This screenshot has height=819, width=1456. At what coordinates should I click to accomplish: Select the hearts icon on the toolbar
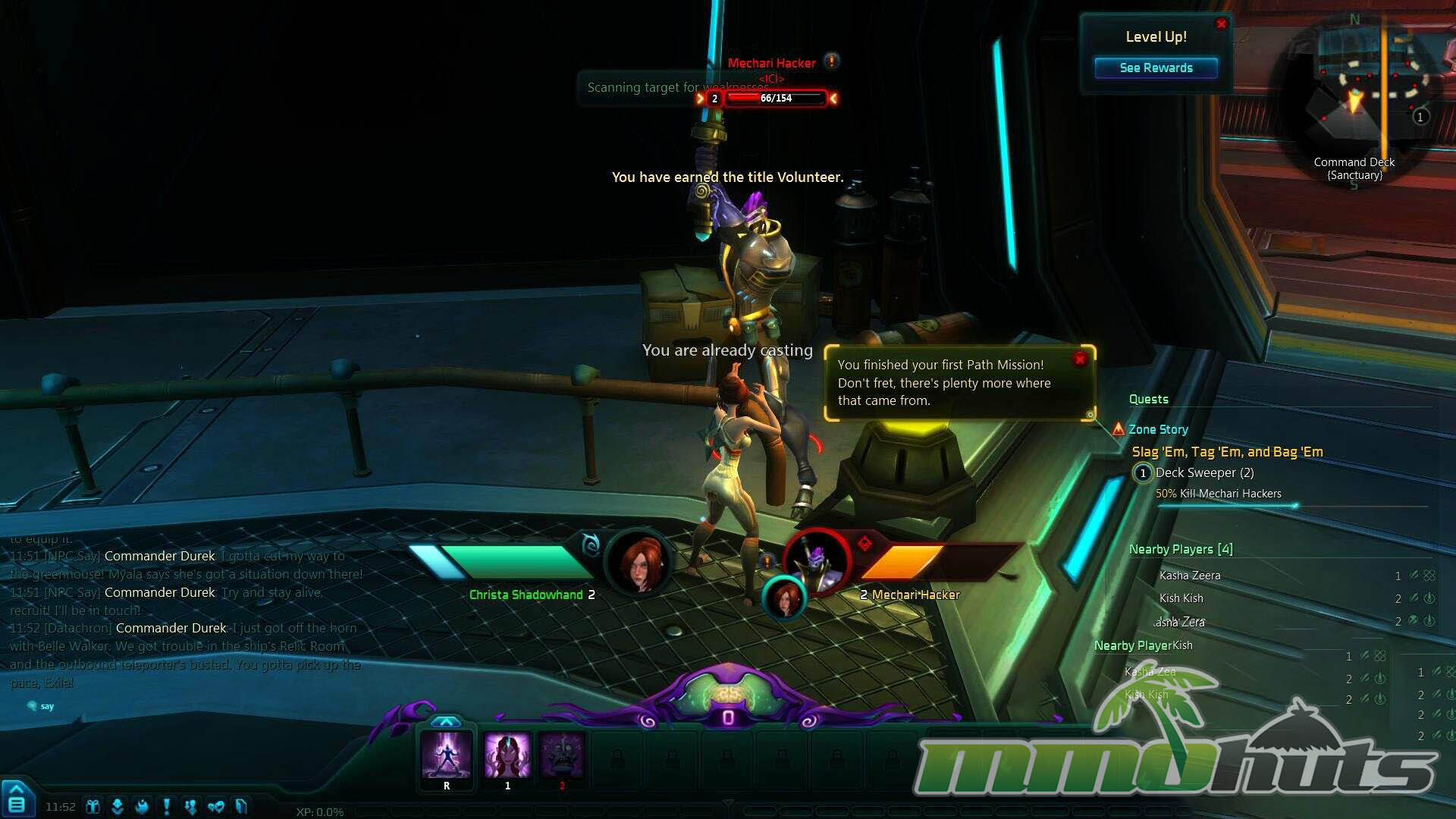pos(215,806)
